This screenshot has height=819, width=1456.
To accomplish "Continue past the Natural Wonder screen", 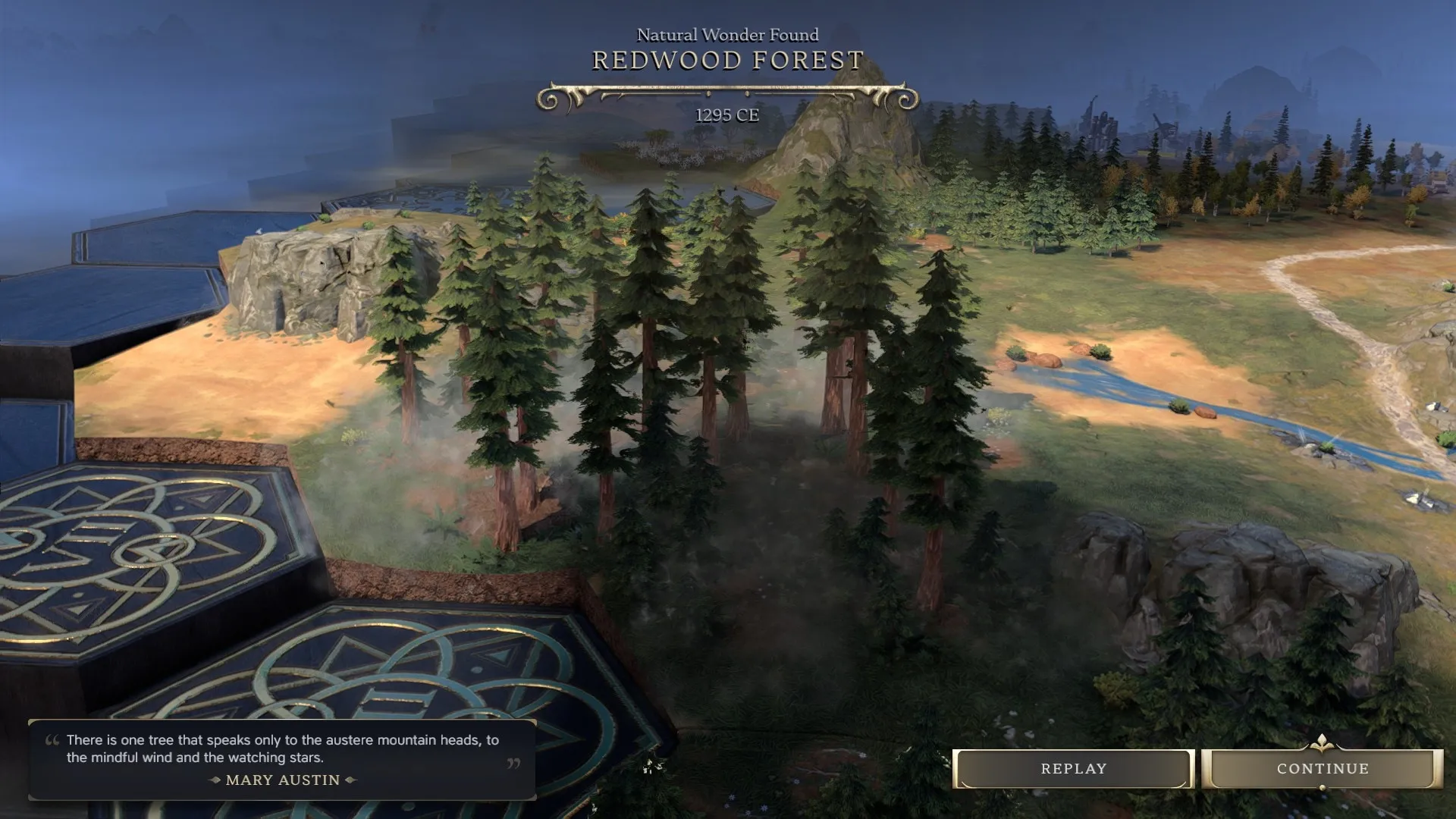I will click(1322, 769).
